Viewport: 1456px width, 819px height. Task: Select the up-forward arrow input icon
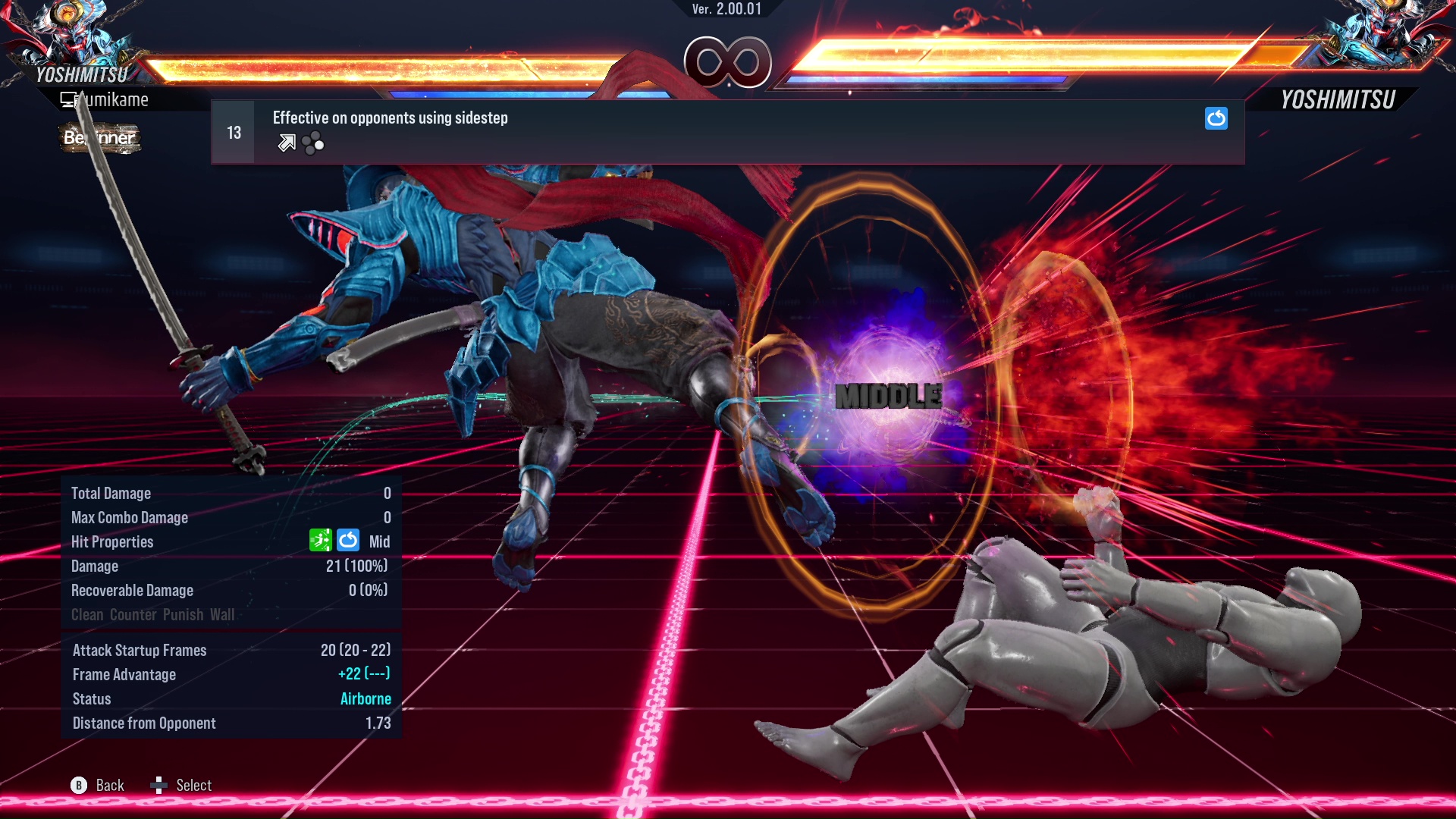point(286,143)
